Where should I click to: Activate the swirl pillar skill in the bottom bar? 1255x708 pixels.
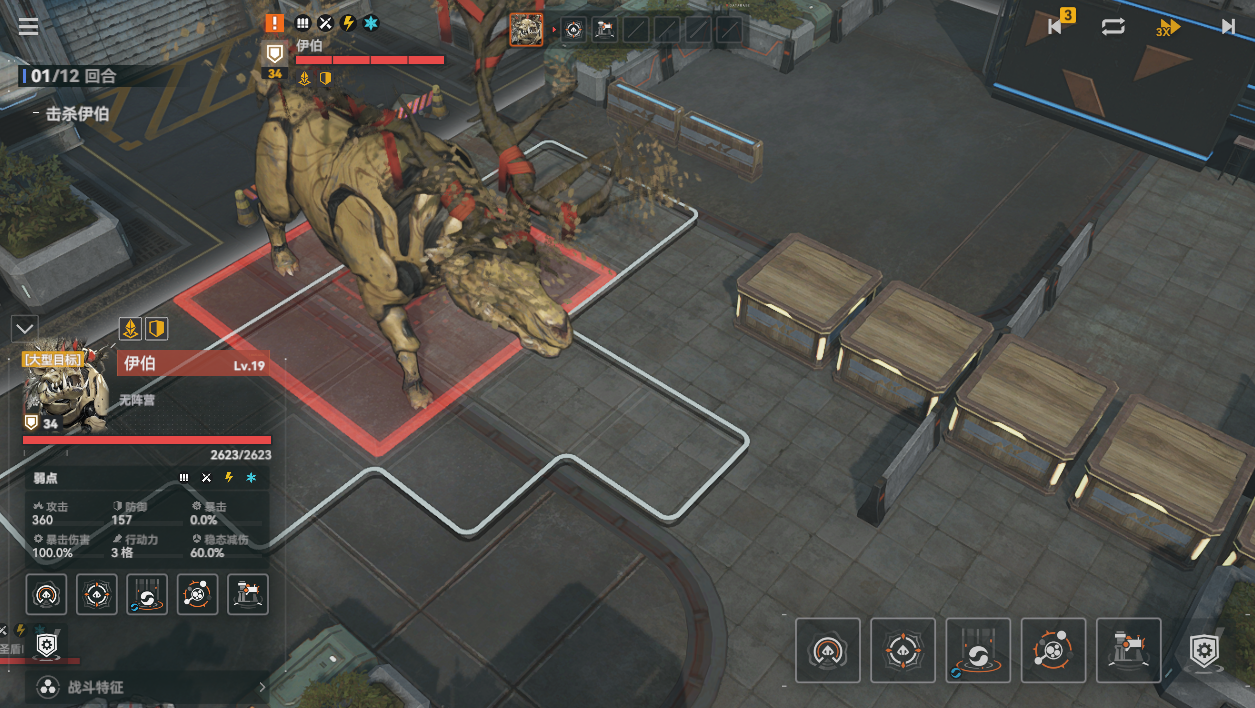pyautogui.click(x=978, y=650)
